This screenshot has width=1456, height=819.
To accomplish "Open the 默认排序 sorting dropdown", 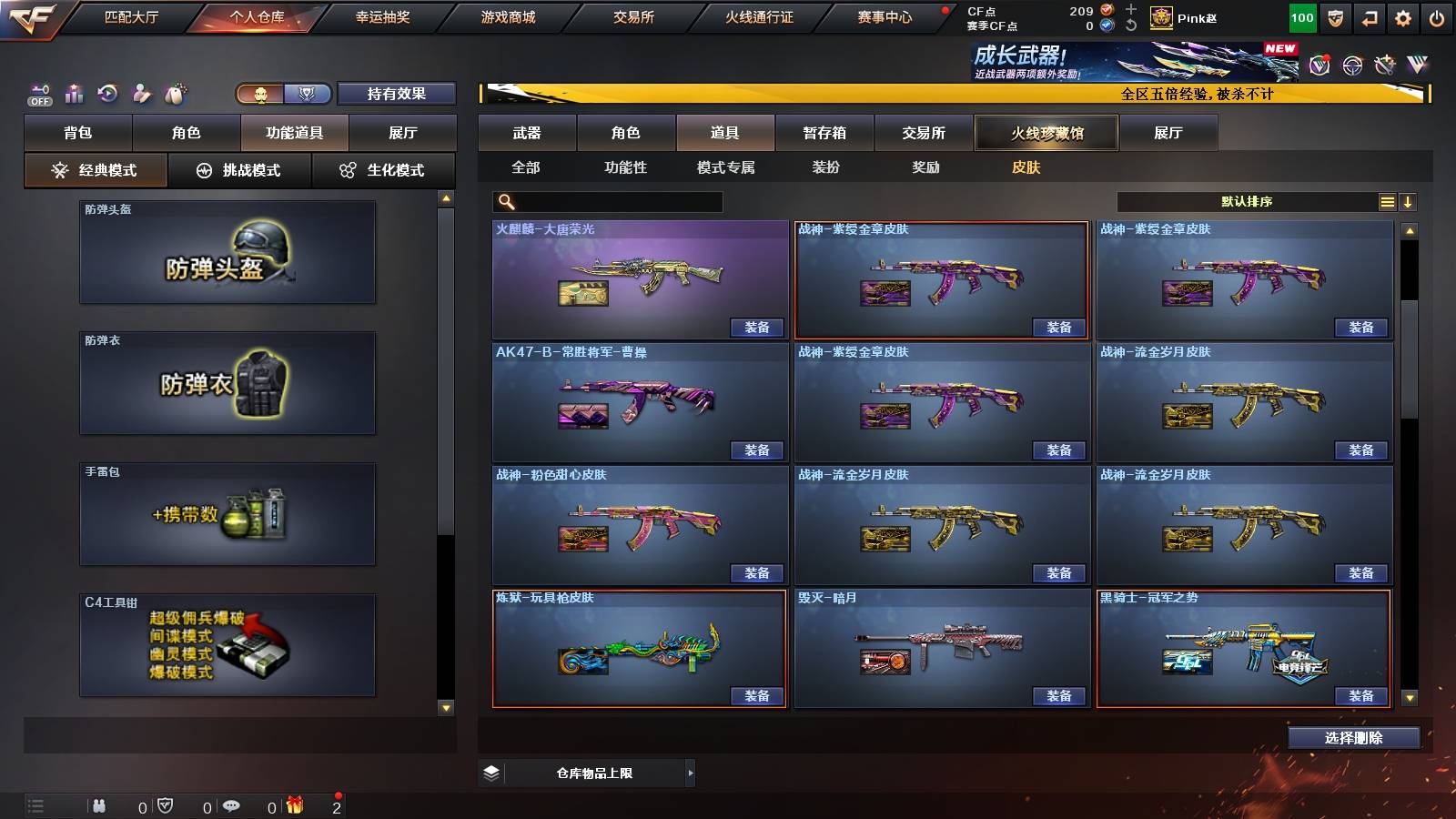I will pyautogui.click(x=1247, y=201).
